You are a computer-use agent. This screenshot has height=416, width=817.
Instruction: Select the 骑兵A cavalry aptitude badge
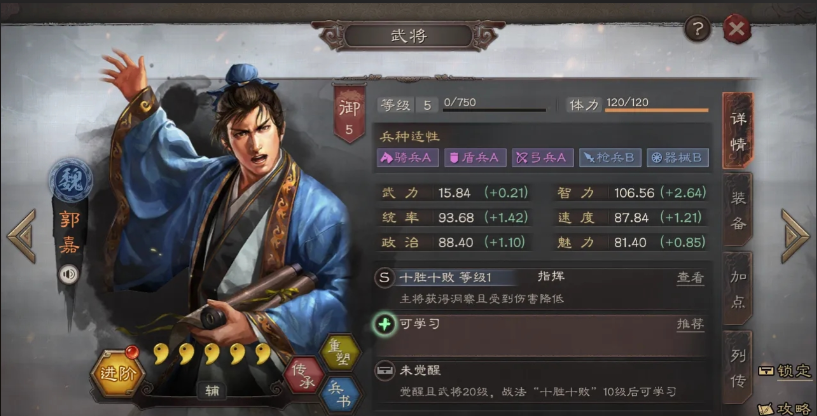pyautogui.click(x=406, y=157)
